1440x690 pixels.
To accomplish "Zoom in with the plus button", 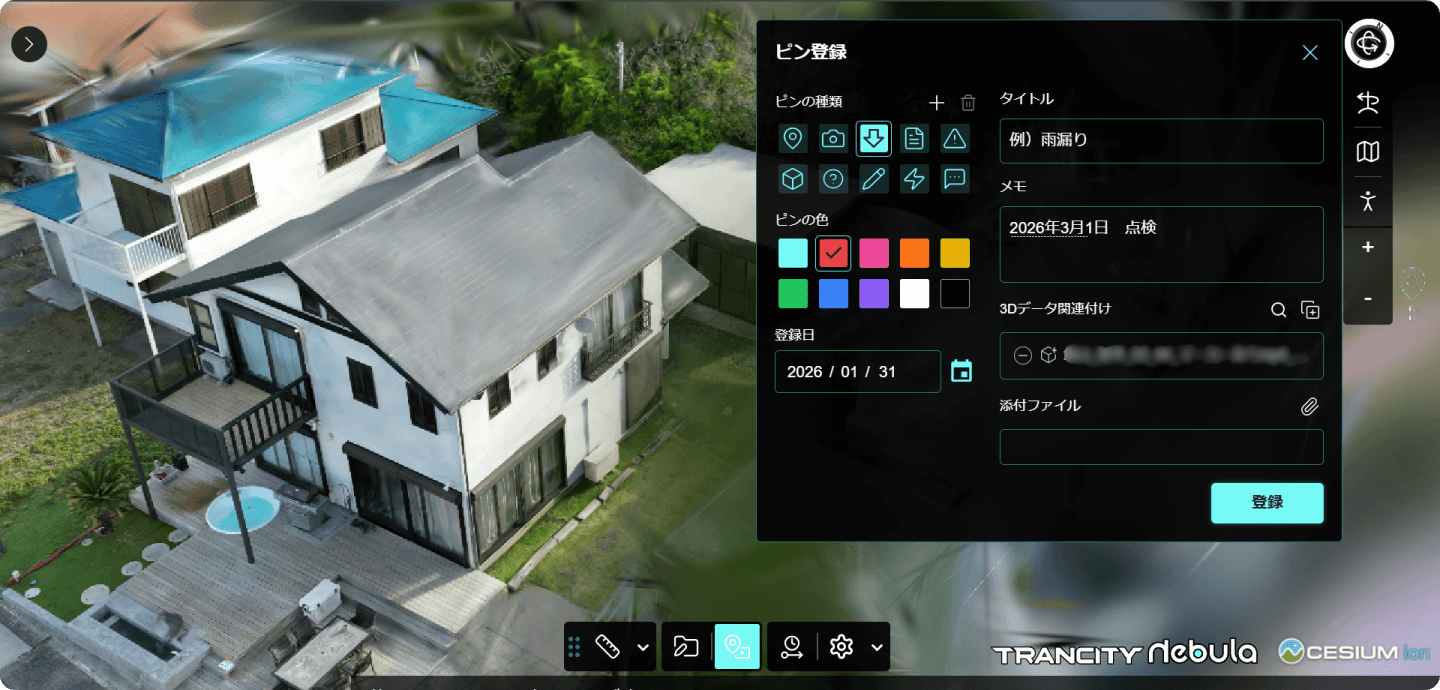I will 1368,247.
